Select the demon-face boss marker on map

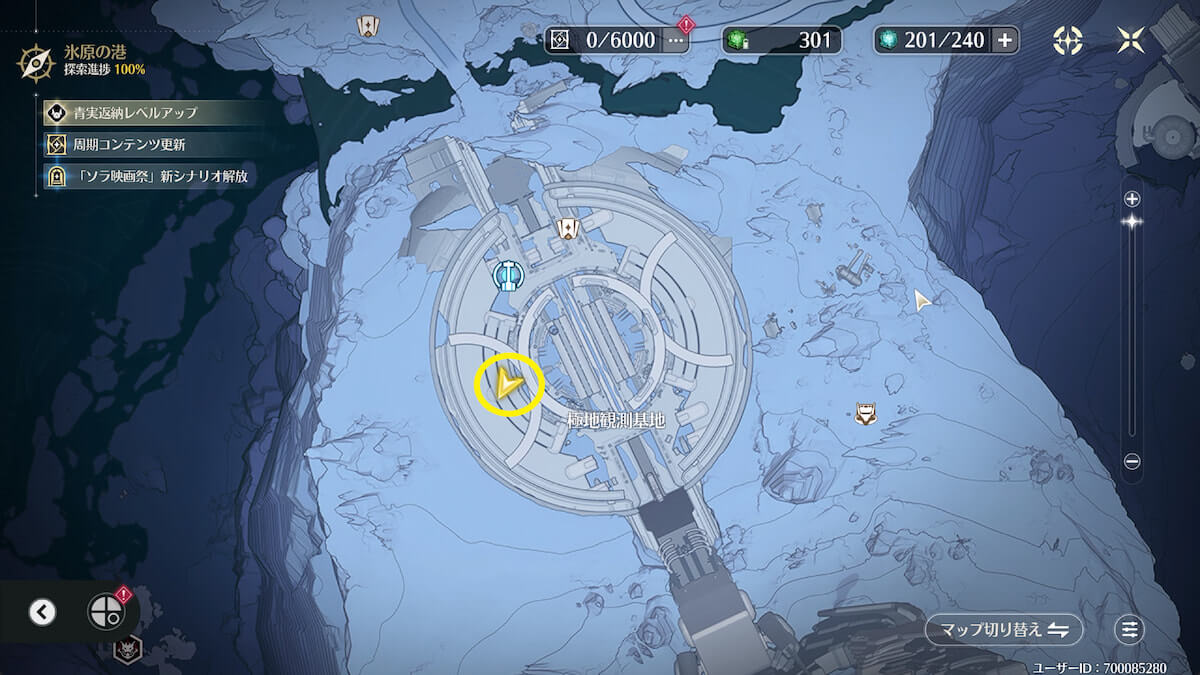pyautogui.click(x=127, y=650)
